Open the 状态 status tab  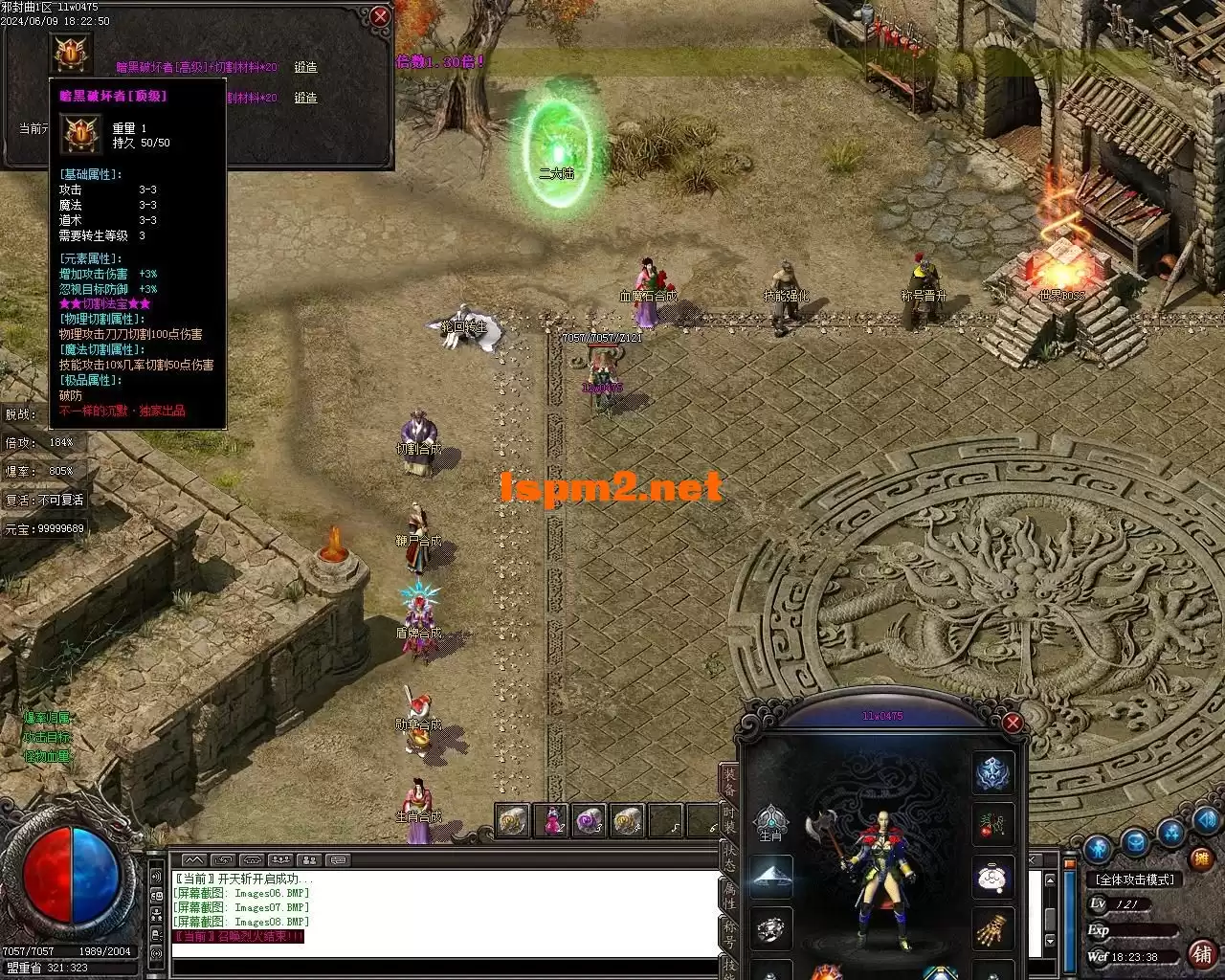[729, 857]
